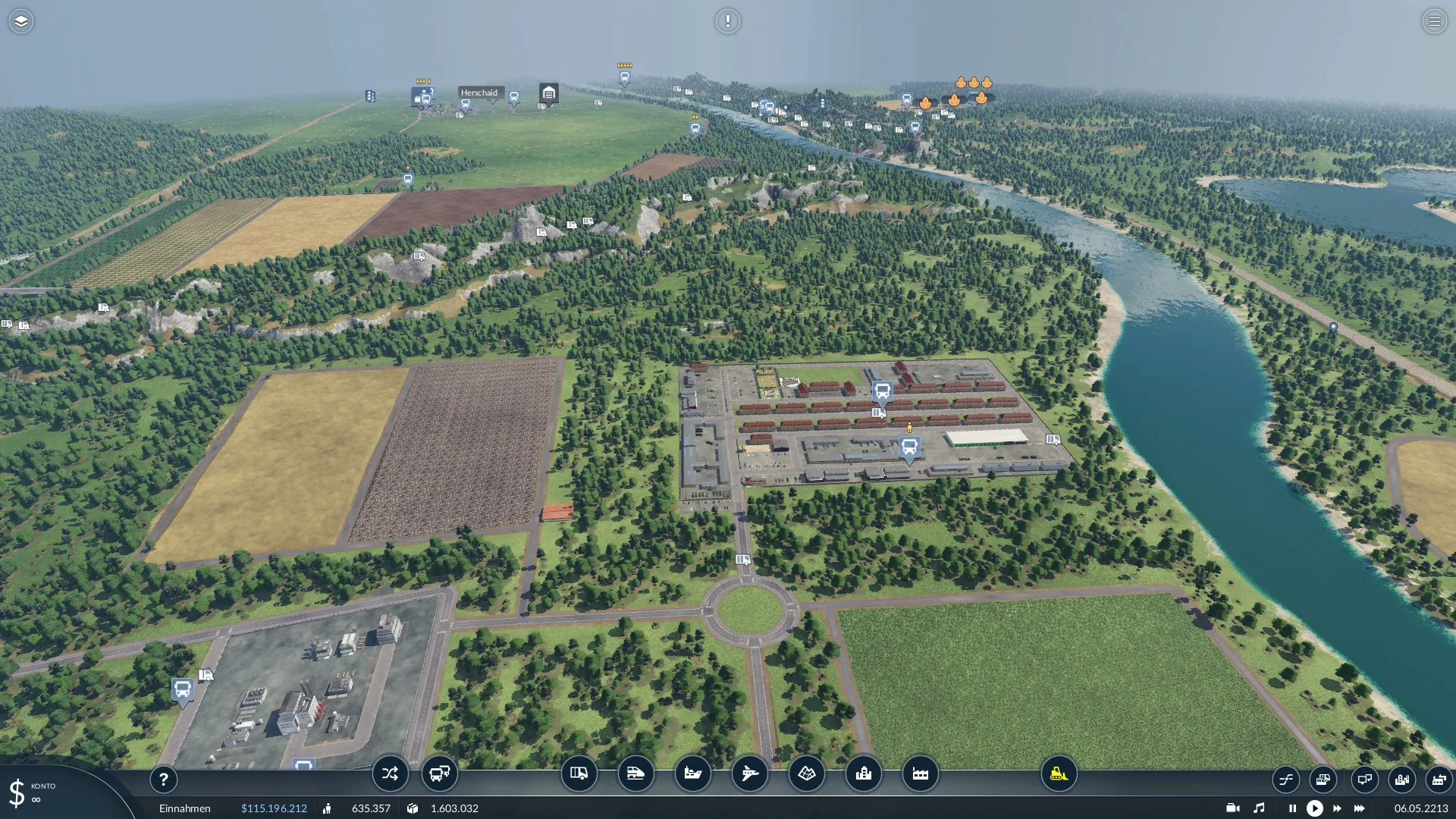Open the help question mark button

pos(163,779)
